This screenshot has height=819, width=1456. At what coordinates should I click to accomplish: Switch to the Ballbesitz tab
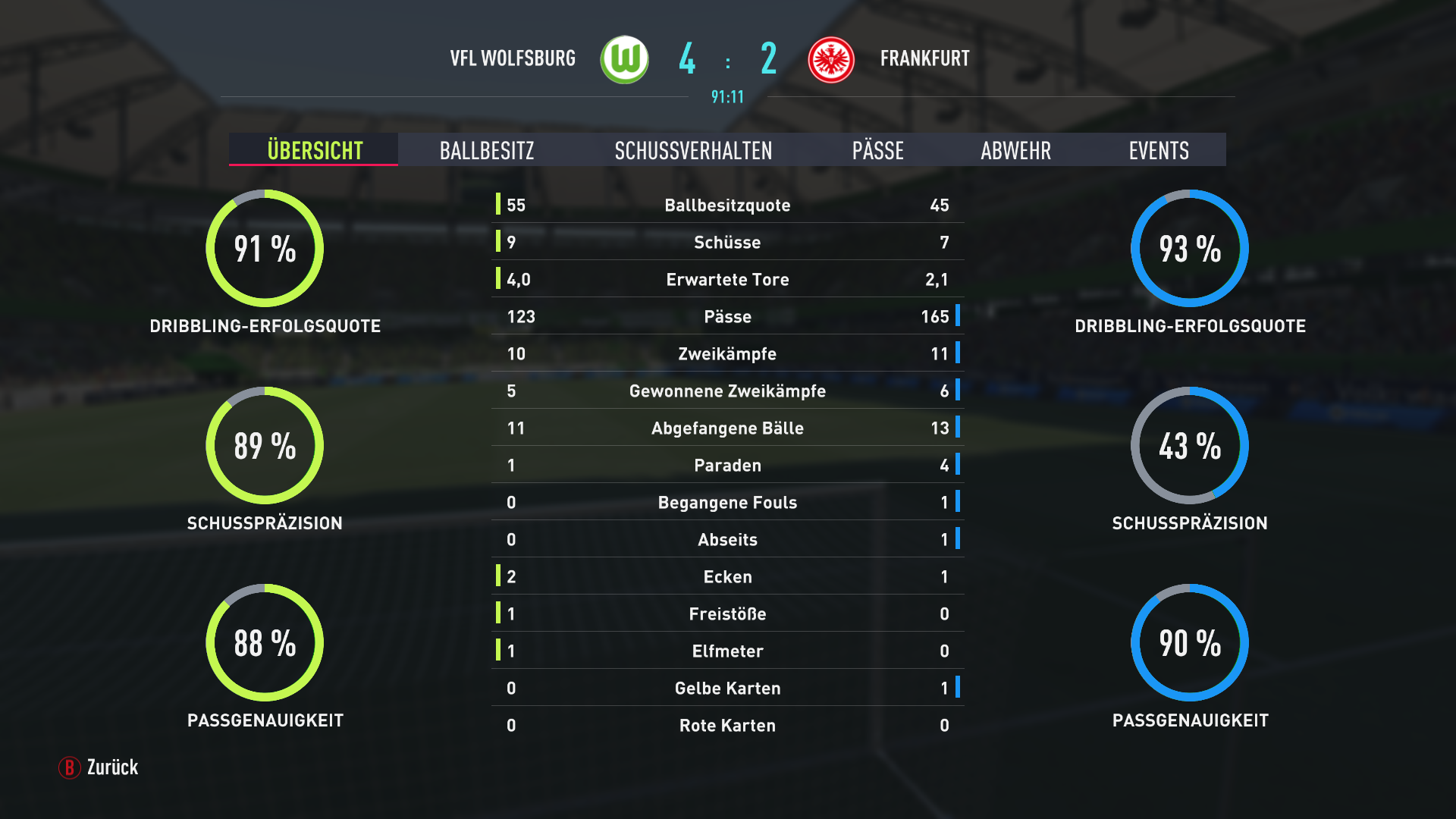pyautogui.click(x=486, y=150)
